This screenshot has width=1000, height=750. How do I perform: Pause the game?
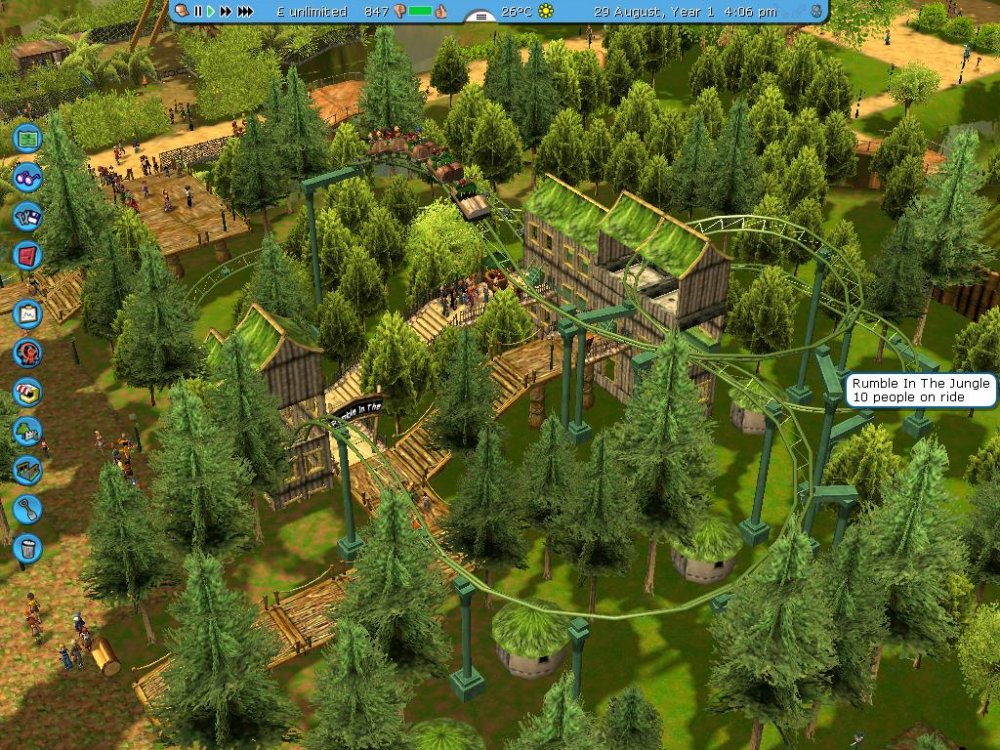point(198,11)
